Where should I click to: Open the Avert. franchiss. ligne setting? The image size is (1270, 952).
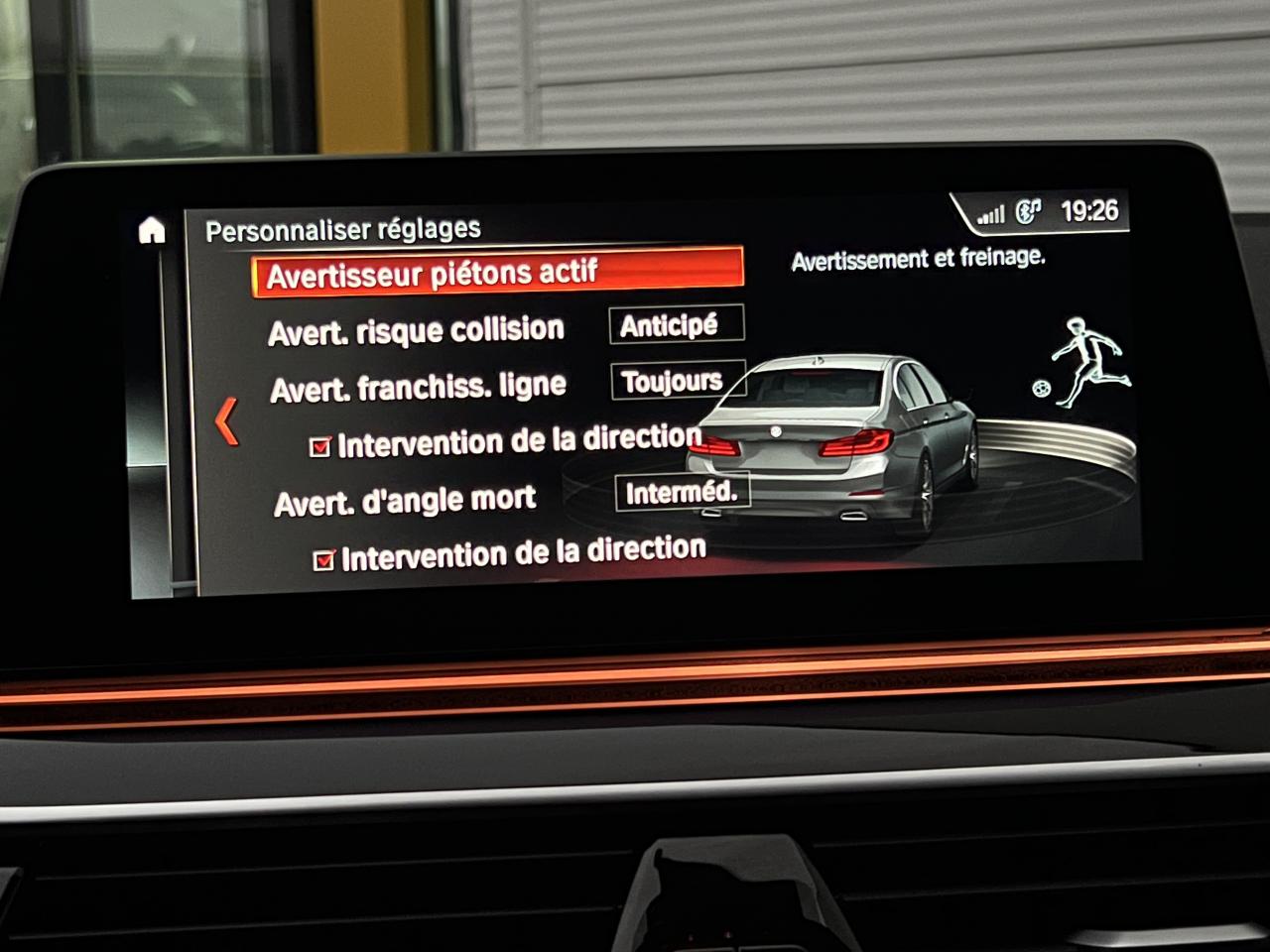pos(418,388)
